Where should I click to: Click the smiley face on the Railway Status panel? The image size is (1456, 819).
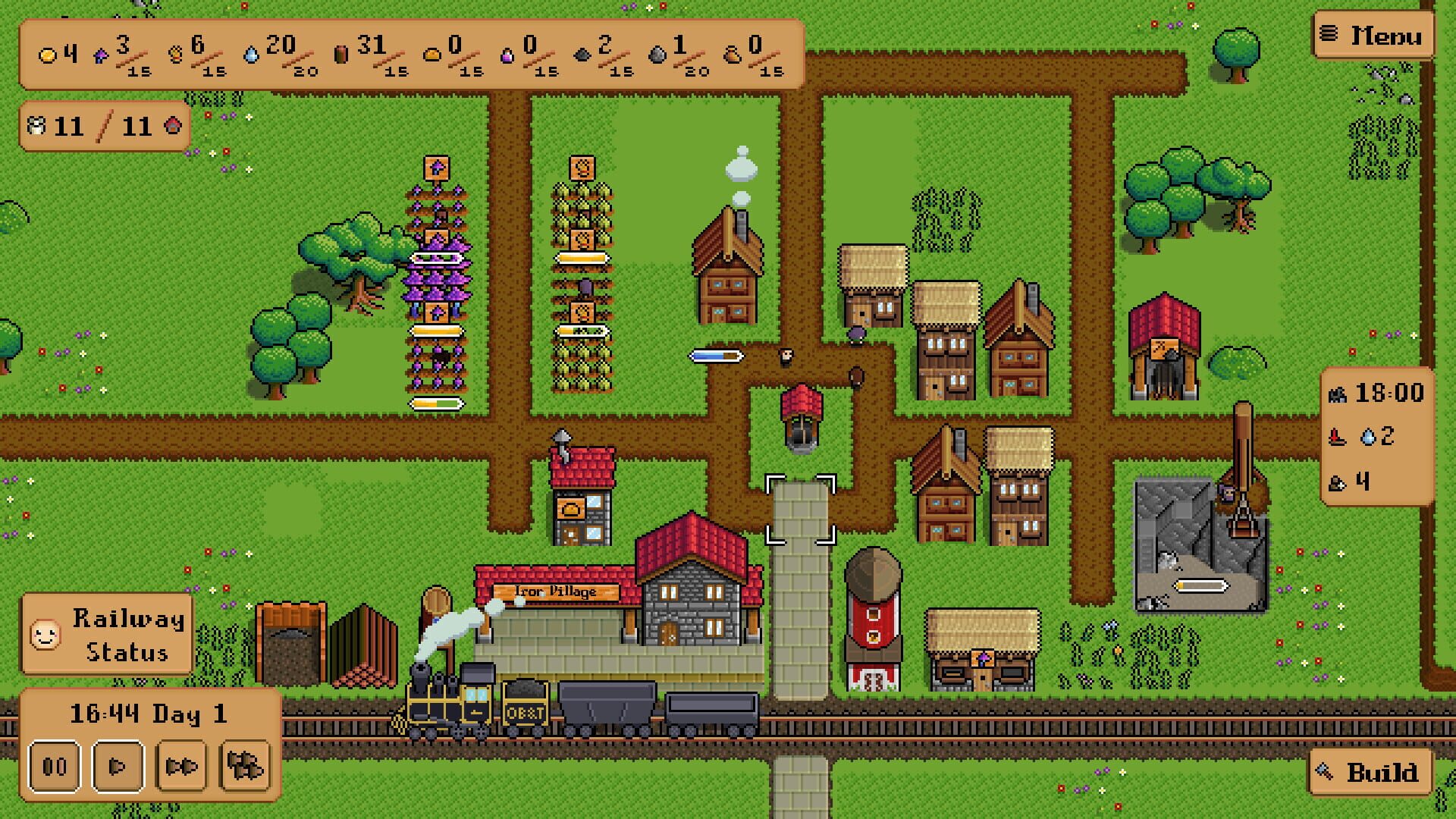pos(47,633)
